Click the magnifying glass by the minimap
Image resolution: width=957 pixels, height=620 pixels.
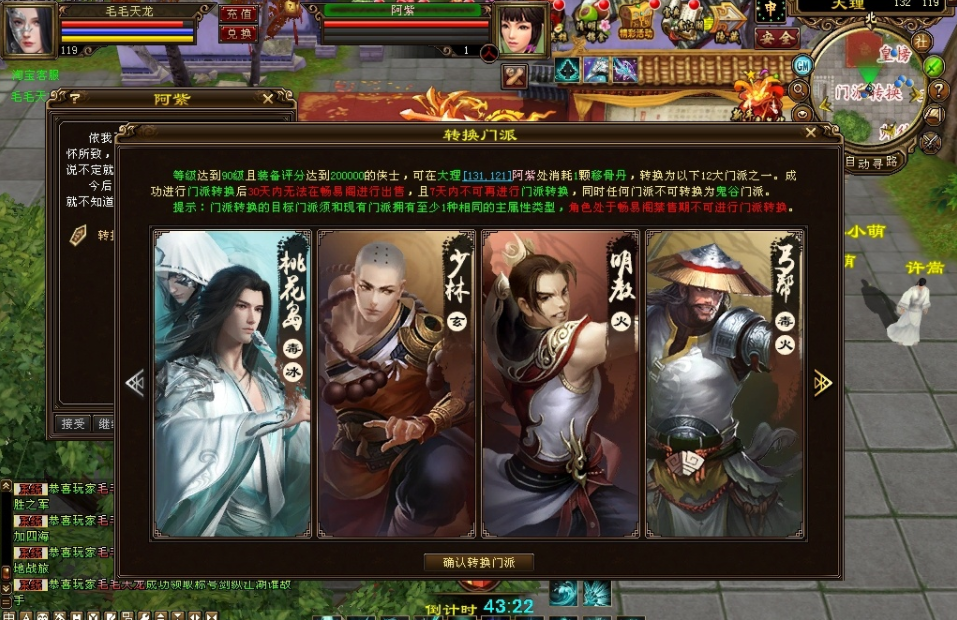800,89
